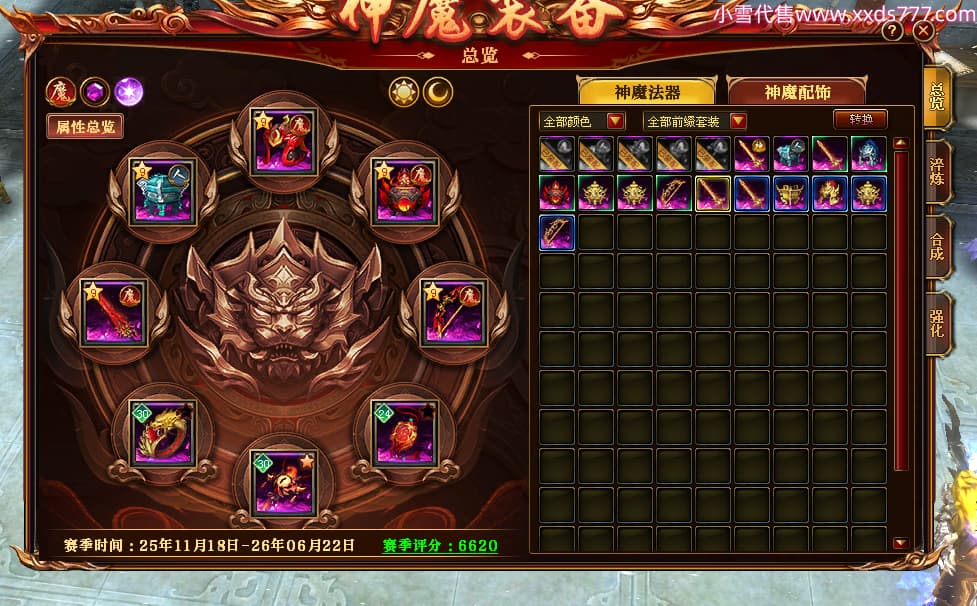The width and height of the screenshot is (977, 606).
Task: Select the equipped teal cauldron slot
Action: (163, 191)
